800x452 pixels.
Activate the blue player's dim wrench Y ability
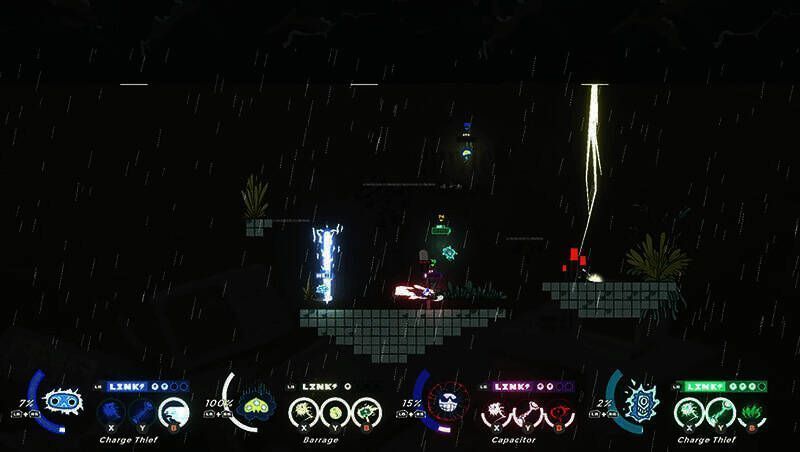[142, 411]
